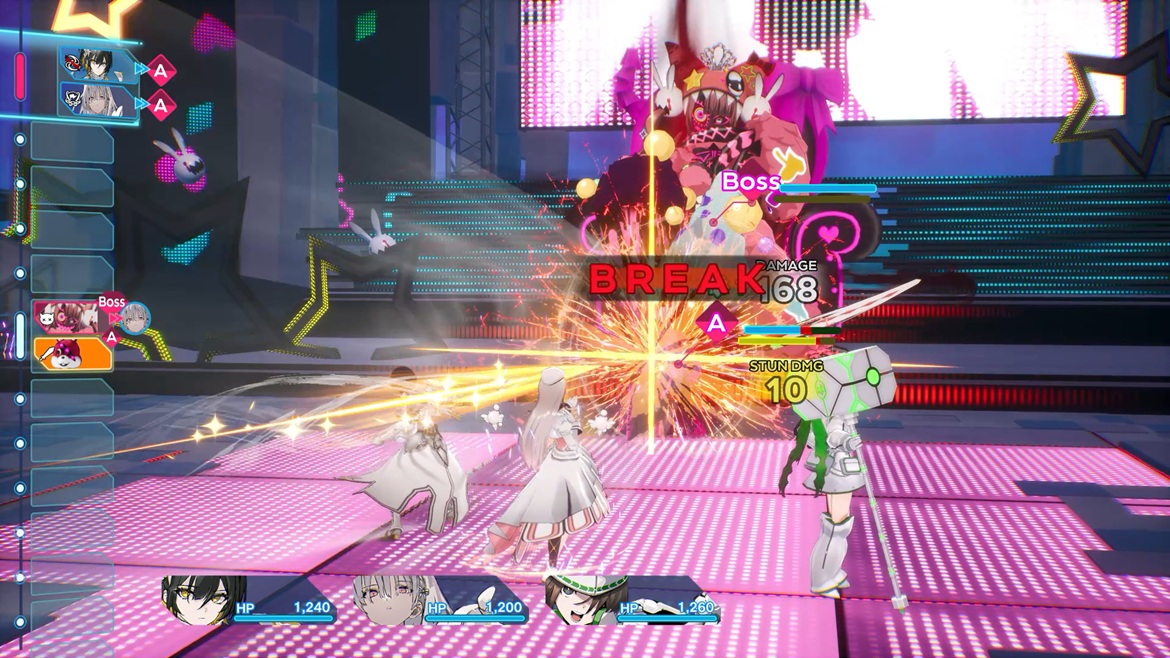Click the boss's target portrait circle

tap(134, 318)
